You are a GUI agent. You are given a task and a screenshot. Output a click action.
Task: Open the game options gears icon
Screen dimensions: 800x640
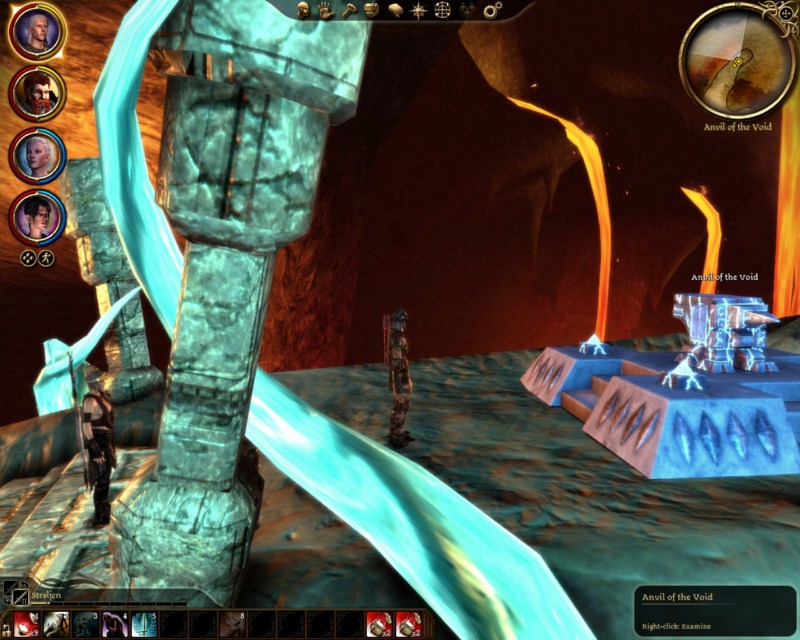point(492,9)
